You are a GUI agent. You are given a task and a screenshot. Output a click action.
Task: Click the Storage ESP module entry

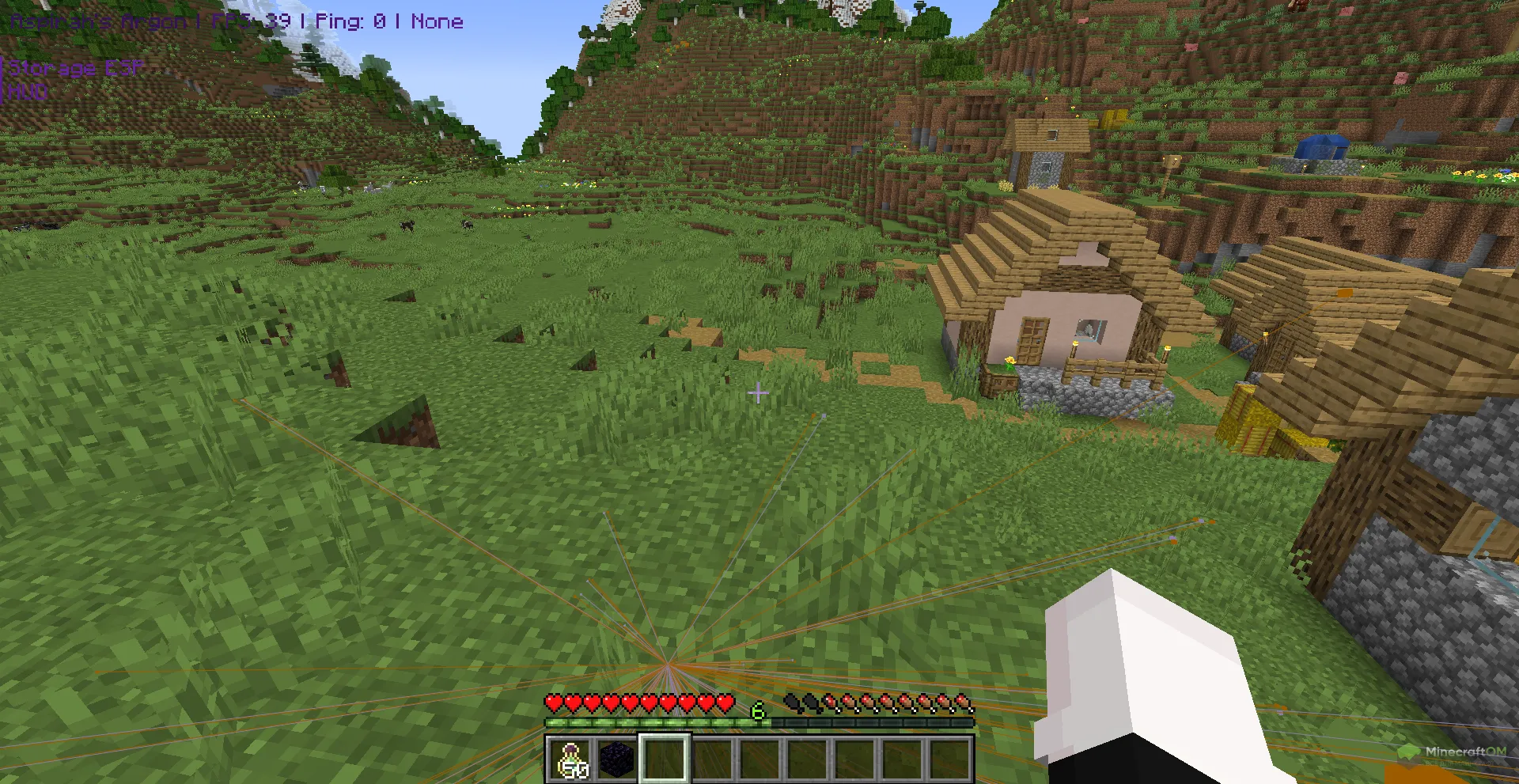point(76,68)
